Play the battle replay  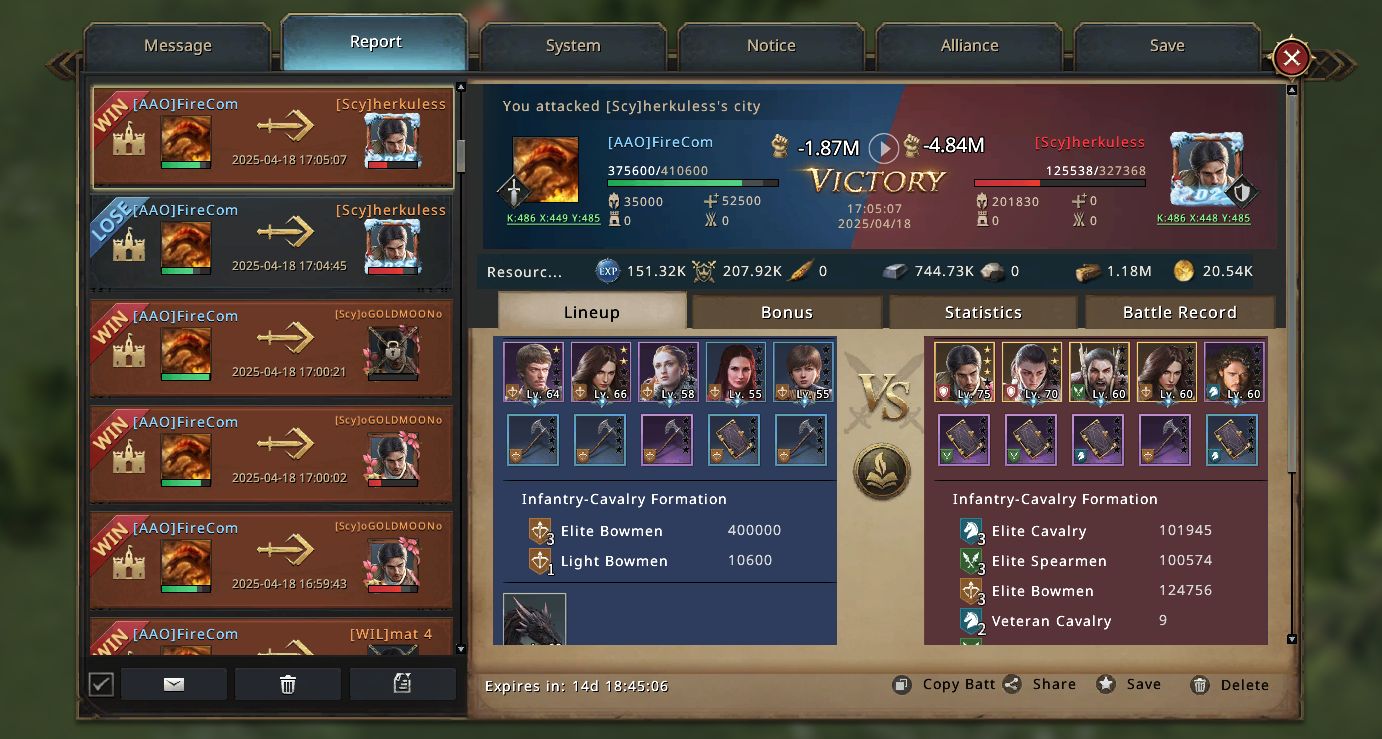883,148
